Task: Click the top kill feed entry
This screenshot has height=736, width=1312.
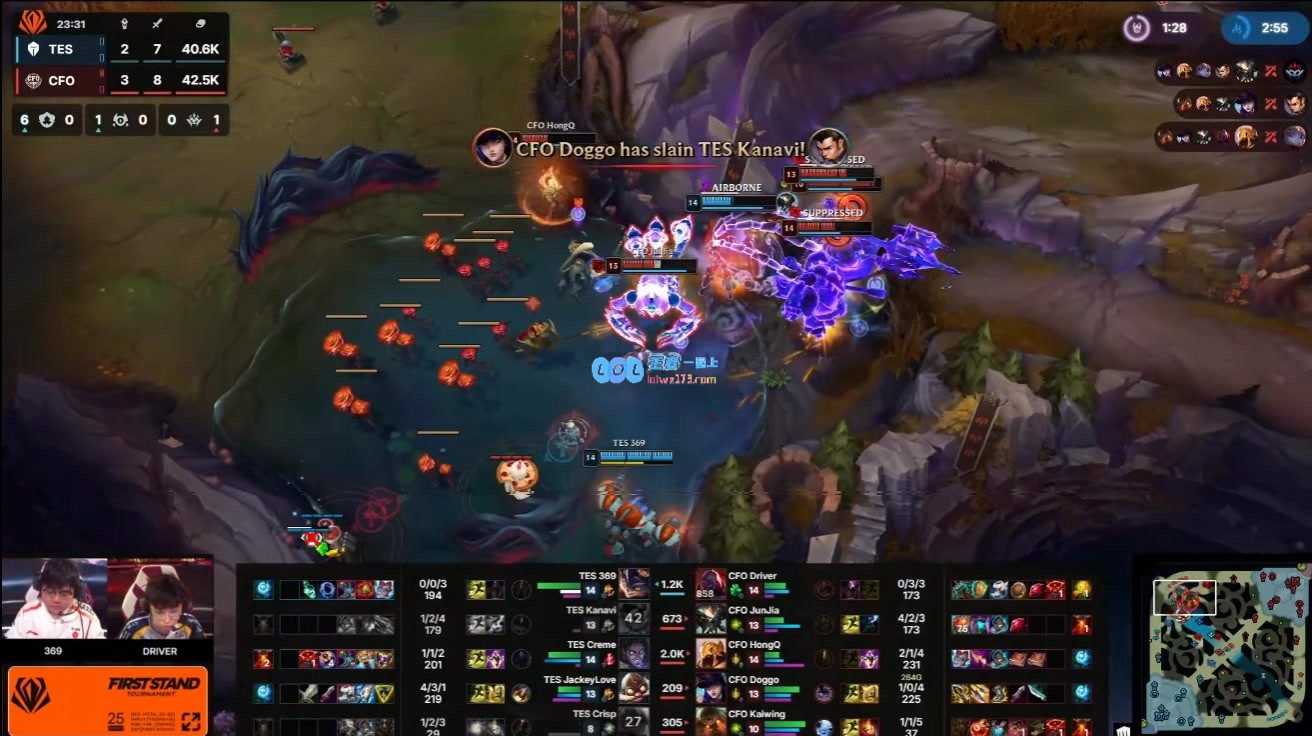Action: pos(1231,71)
